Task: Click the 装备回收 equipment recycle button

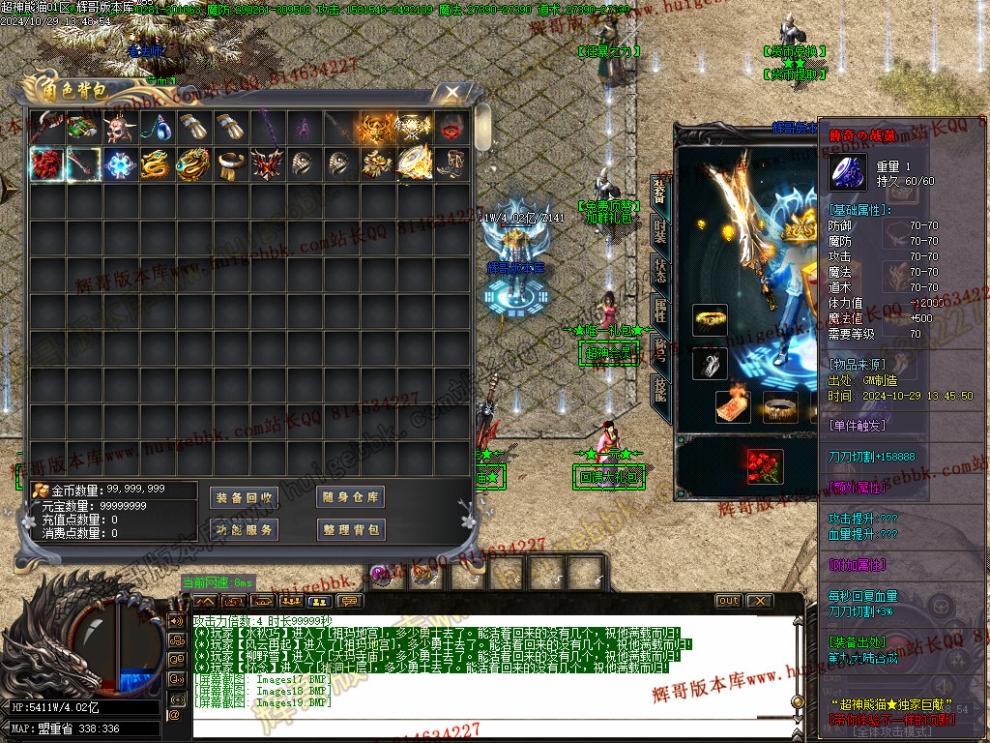Action: [x=244, y=497]
